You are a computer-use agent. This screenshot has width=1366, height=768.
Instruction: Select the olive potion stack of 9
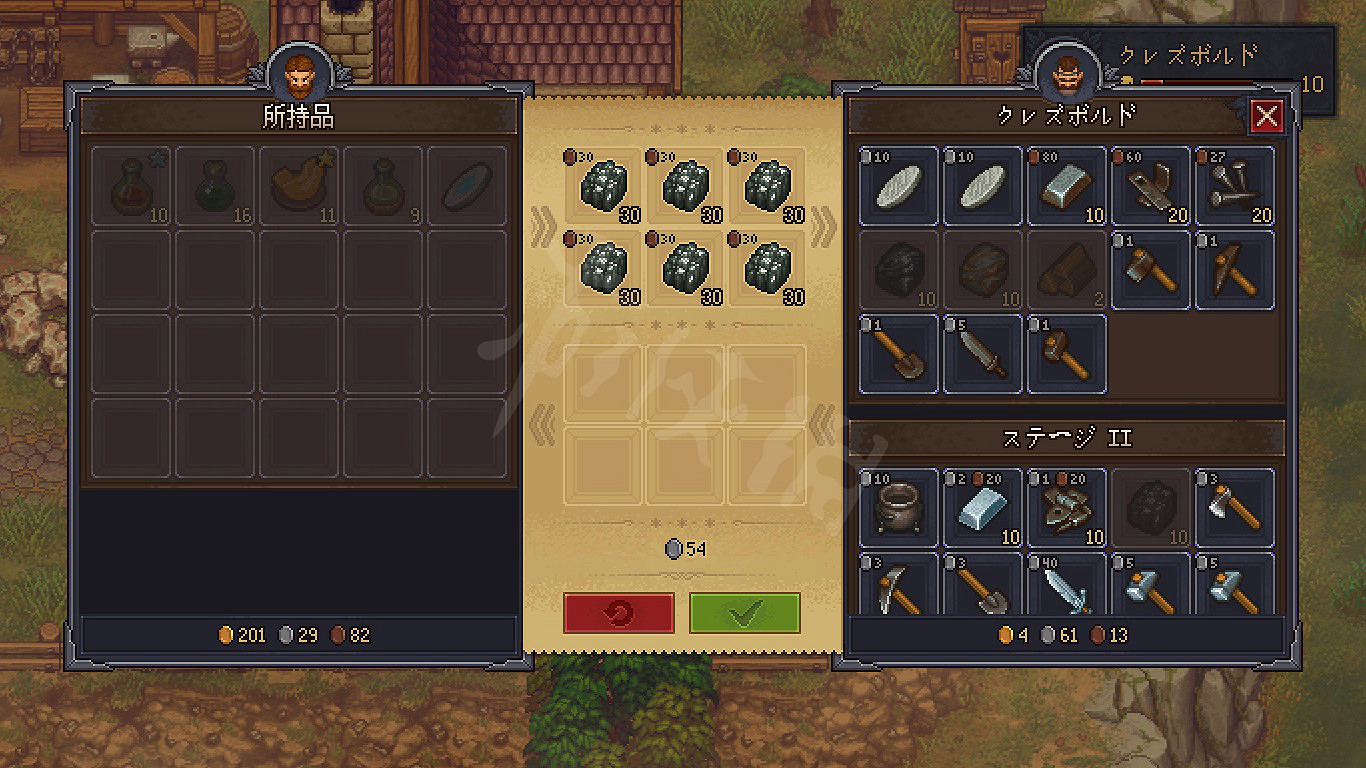click(x=383, y=186)
